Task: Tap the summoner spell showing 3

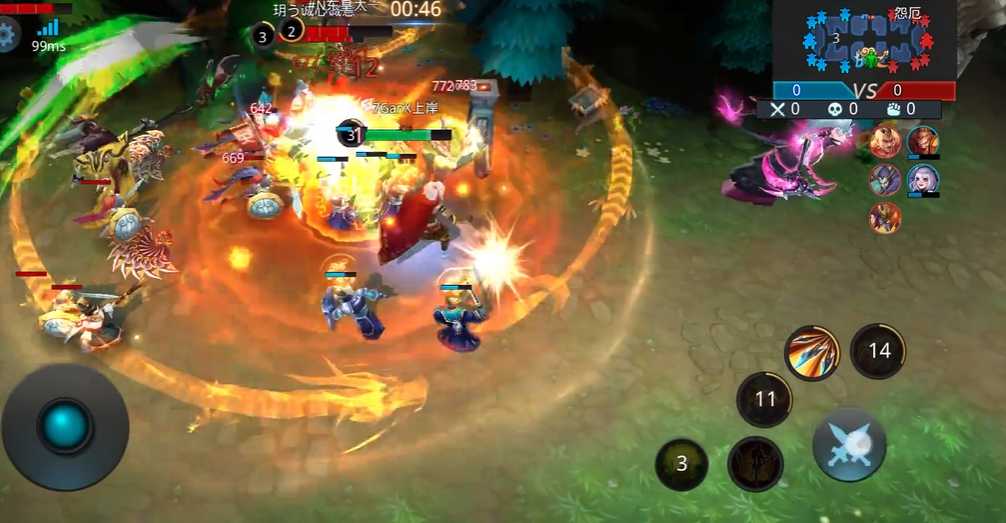Action: (x=681, y=464)
